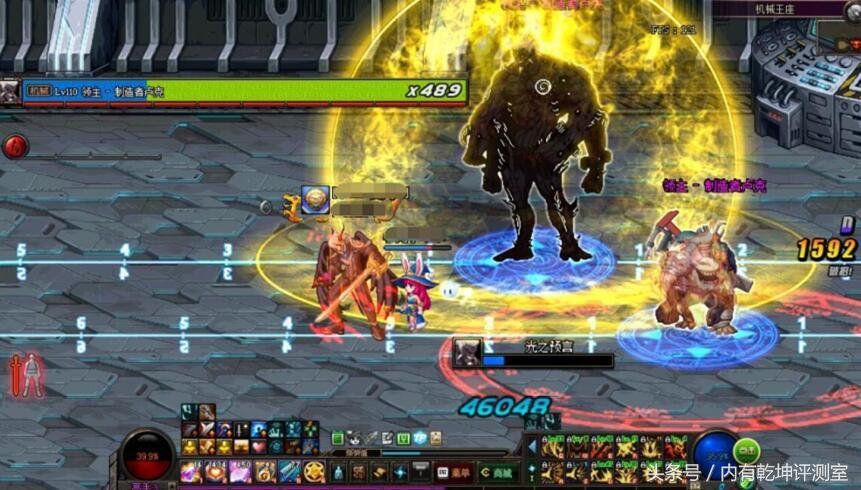This screenshot has height=490, width=861.
Task: Click the blue four-point star hotbar slot
Action: [x=401, y=471]
